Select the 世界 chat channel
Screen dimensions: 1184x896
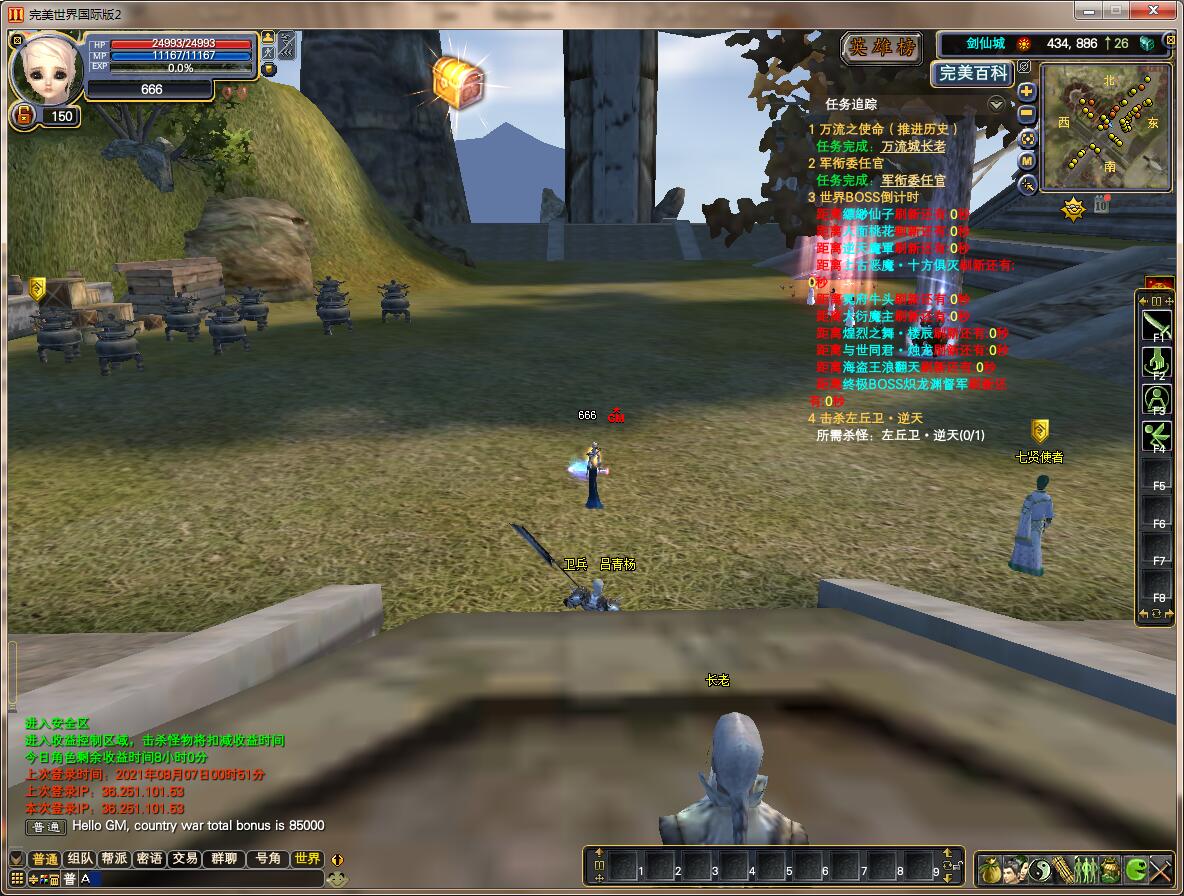[x=307, y=859]
